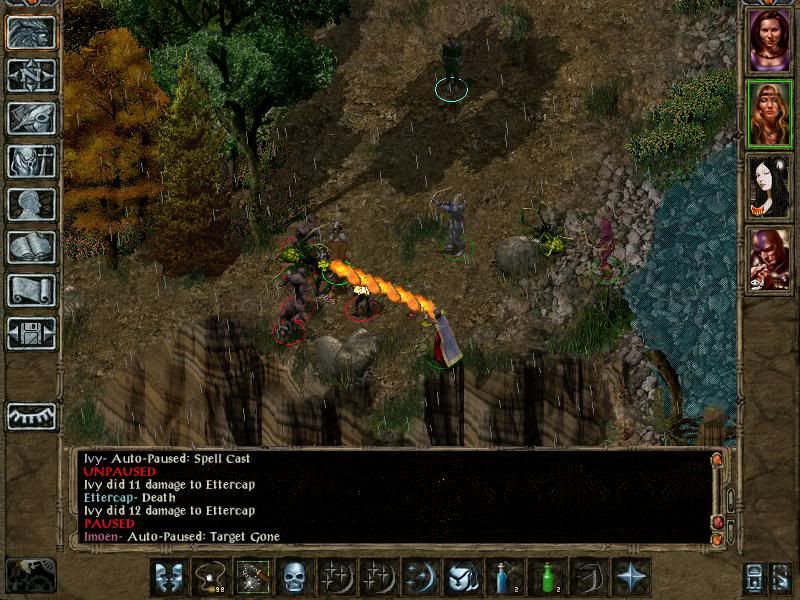Viewport: 800px width, 600px height.
Task: Open the inventory screen
Action: [31, 161]
